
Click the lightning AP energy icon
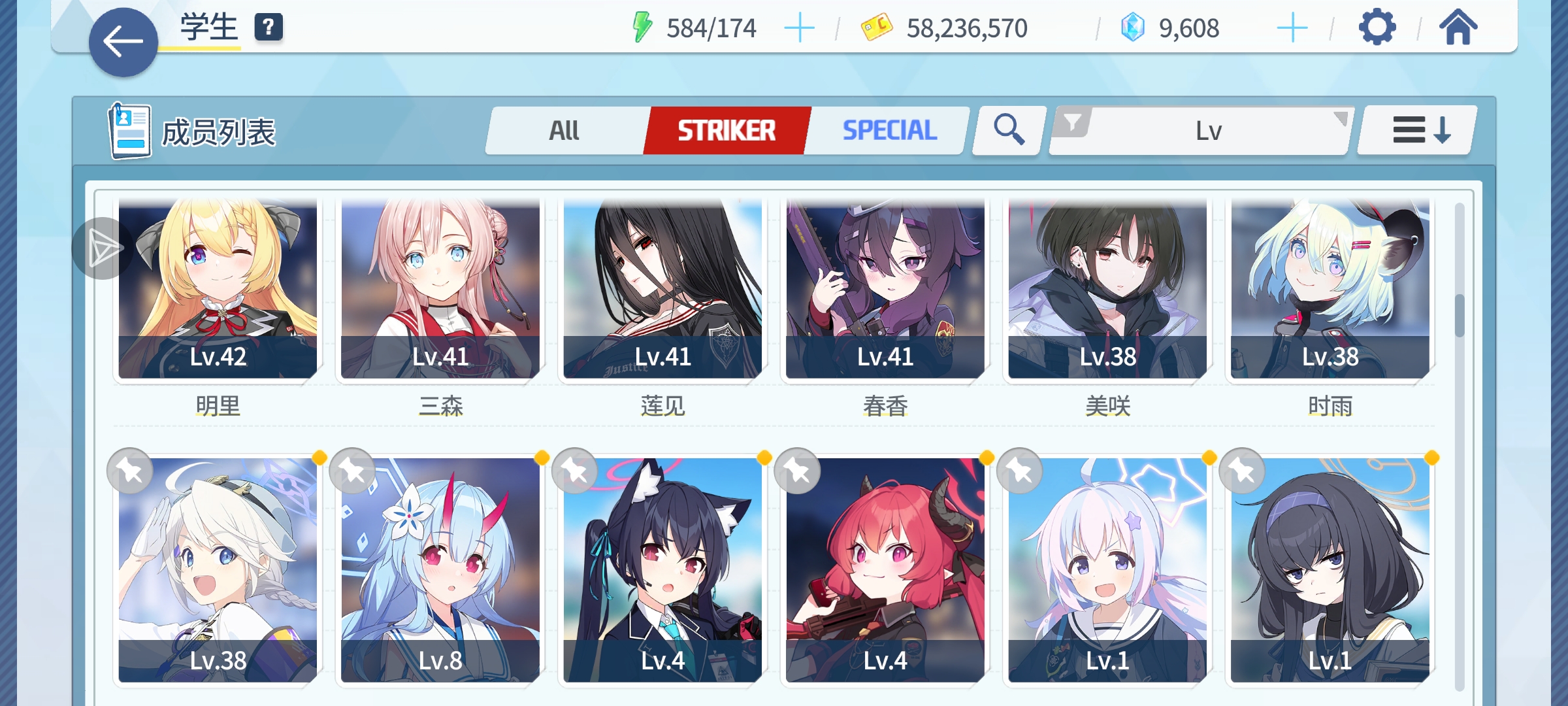pyautogui.click(x=643, y=27)
